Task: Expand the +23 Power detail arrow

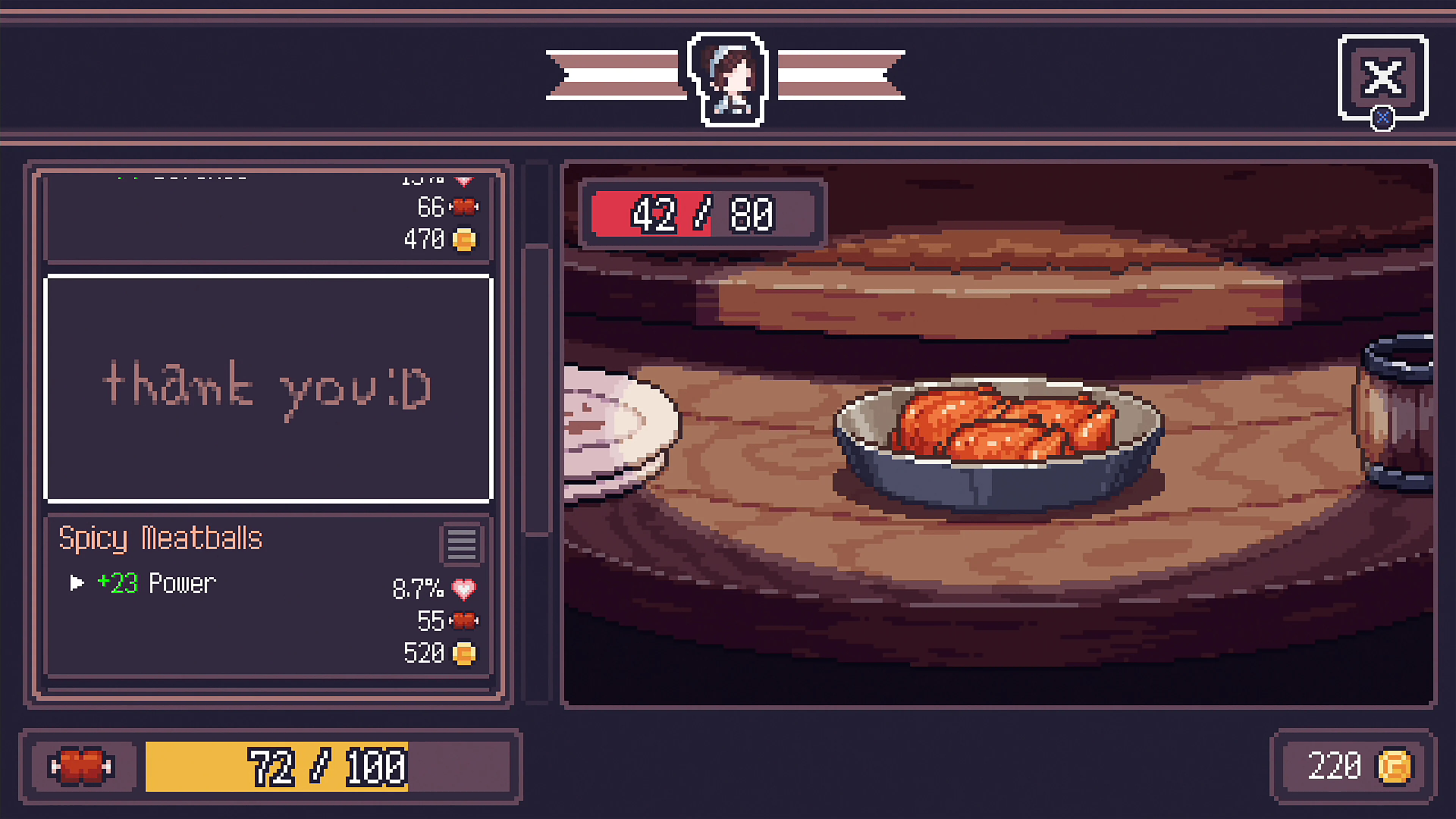Action: point(77,583)
